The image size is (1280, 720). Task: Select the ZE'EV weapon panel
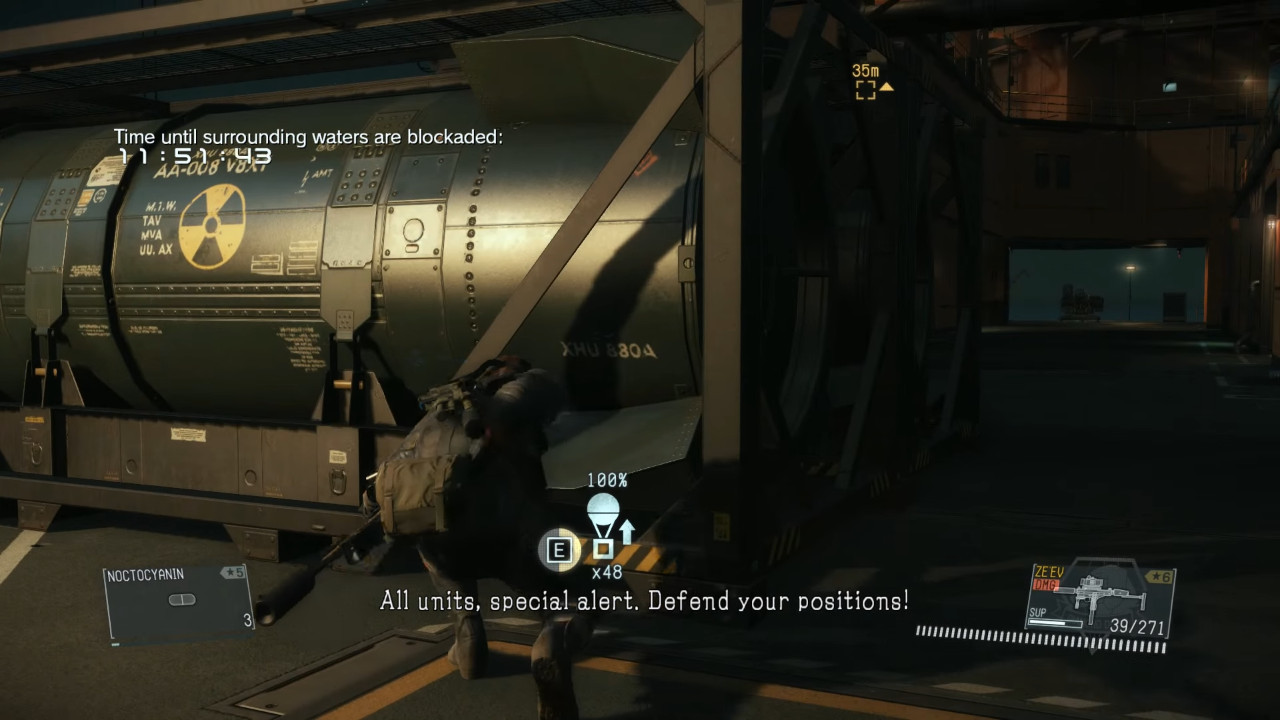pyautogui.click(x=1100, y=600)
